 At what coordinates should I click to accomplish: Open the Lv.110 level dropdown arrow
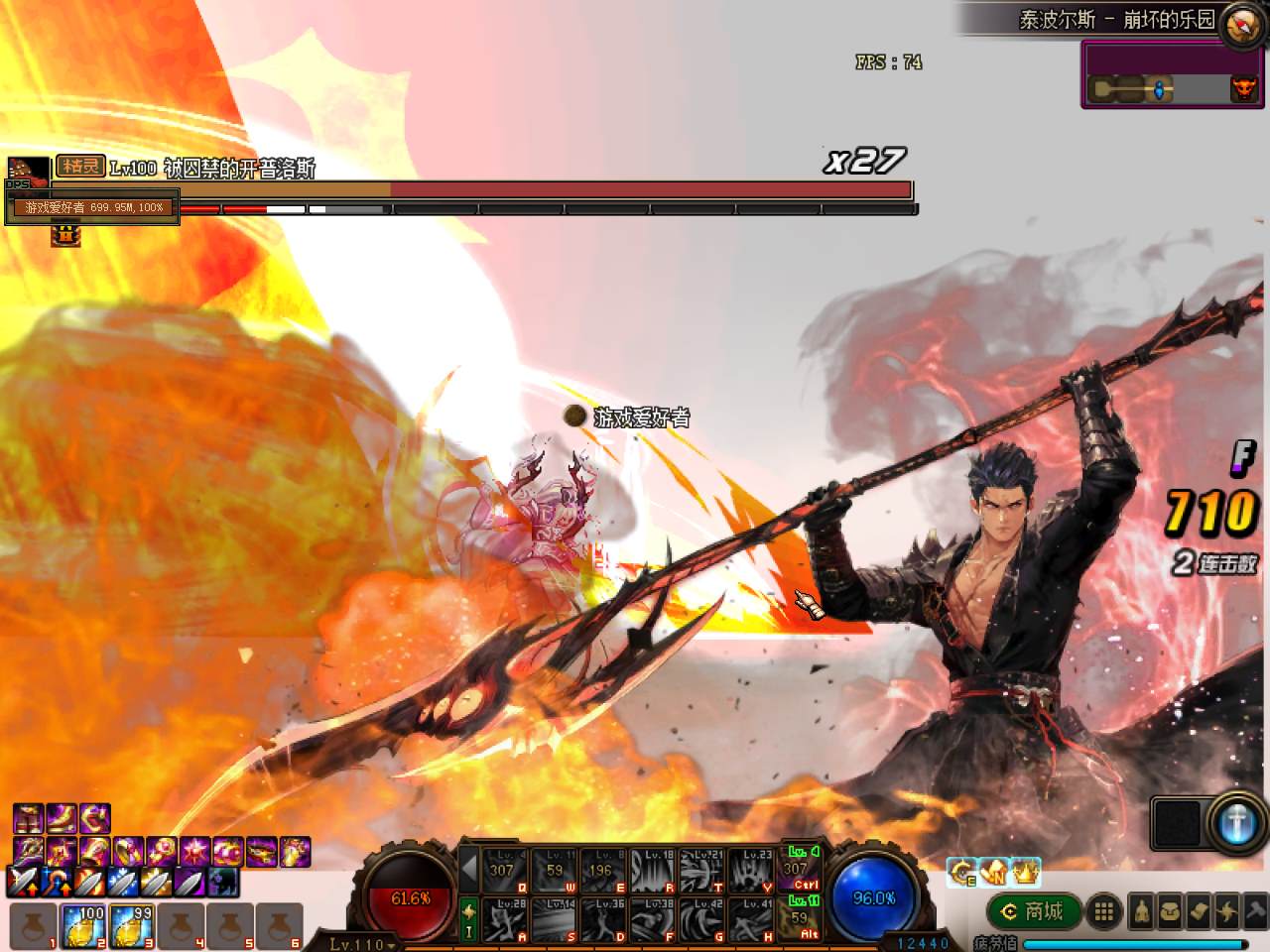click(389, 945)
